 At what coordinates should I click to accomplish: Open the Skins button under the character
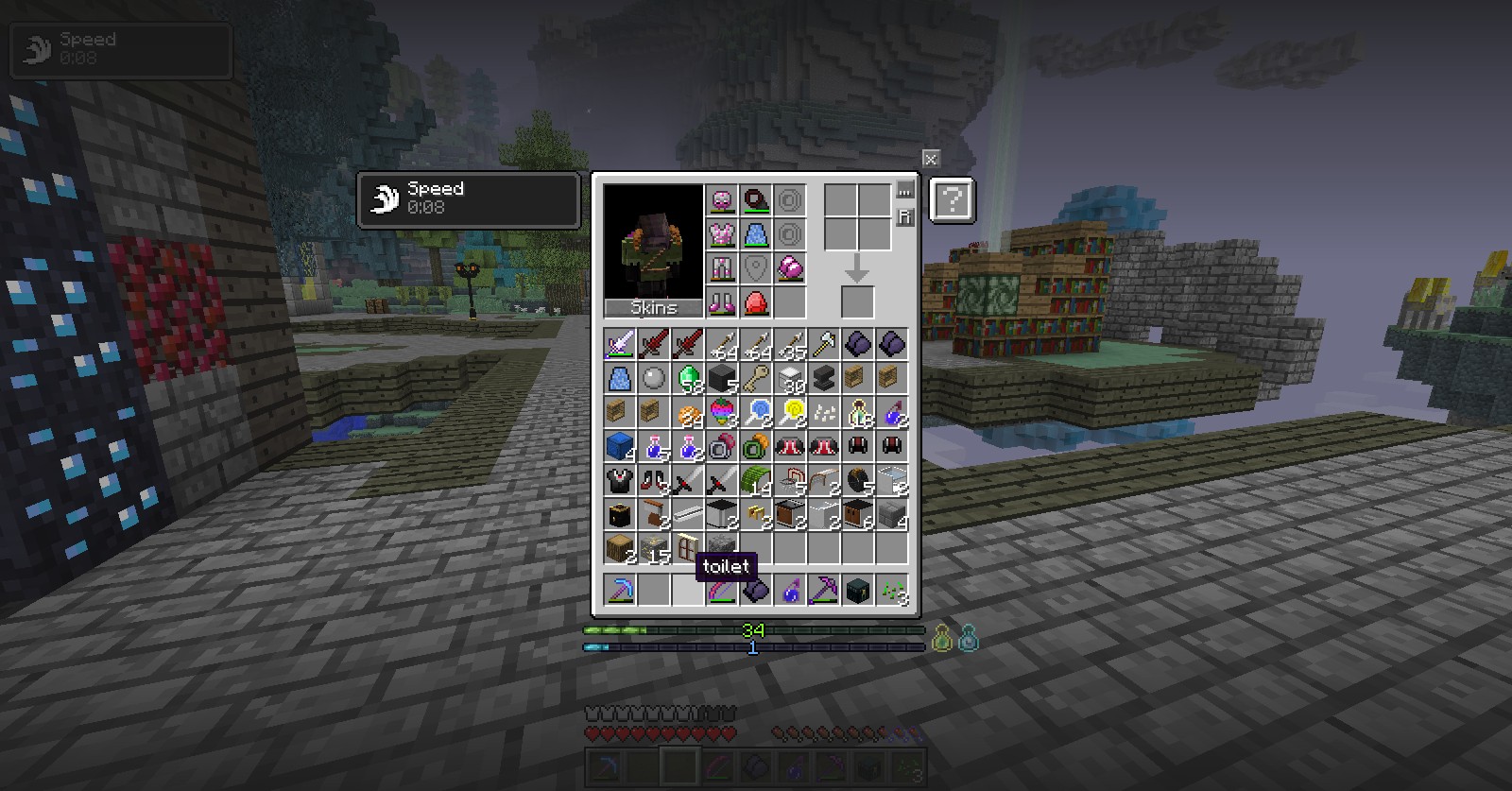coord(654,308)
